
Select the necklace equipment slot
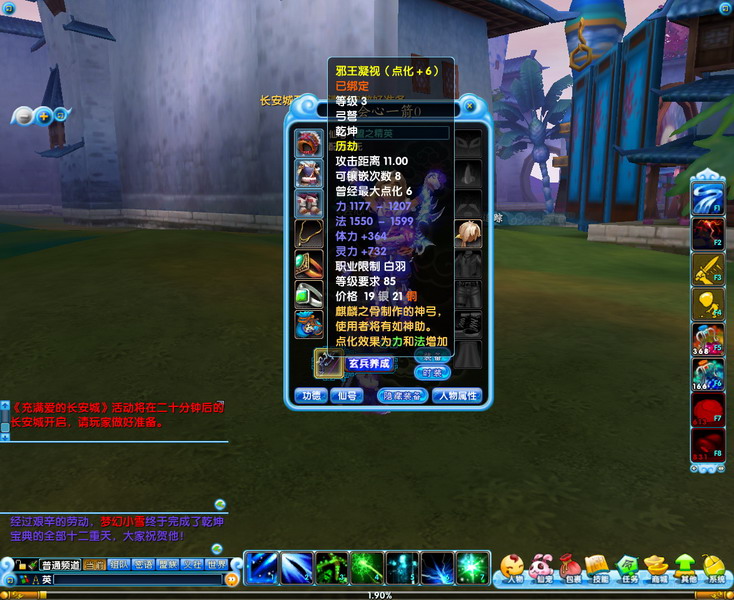tap(308, 233)
